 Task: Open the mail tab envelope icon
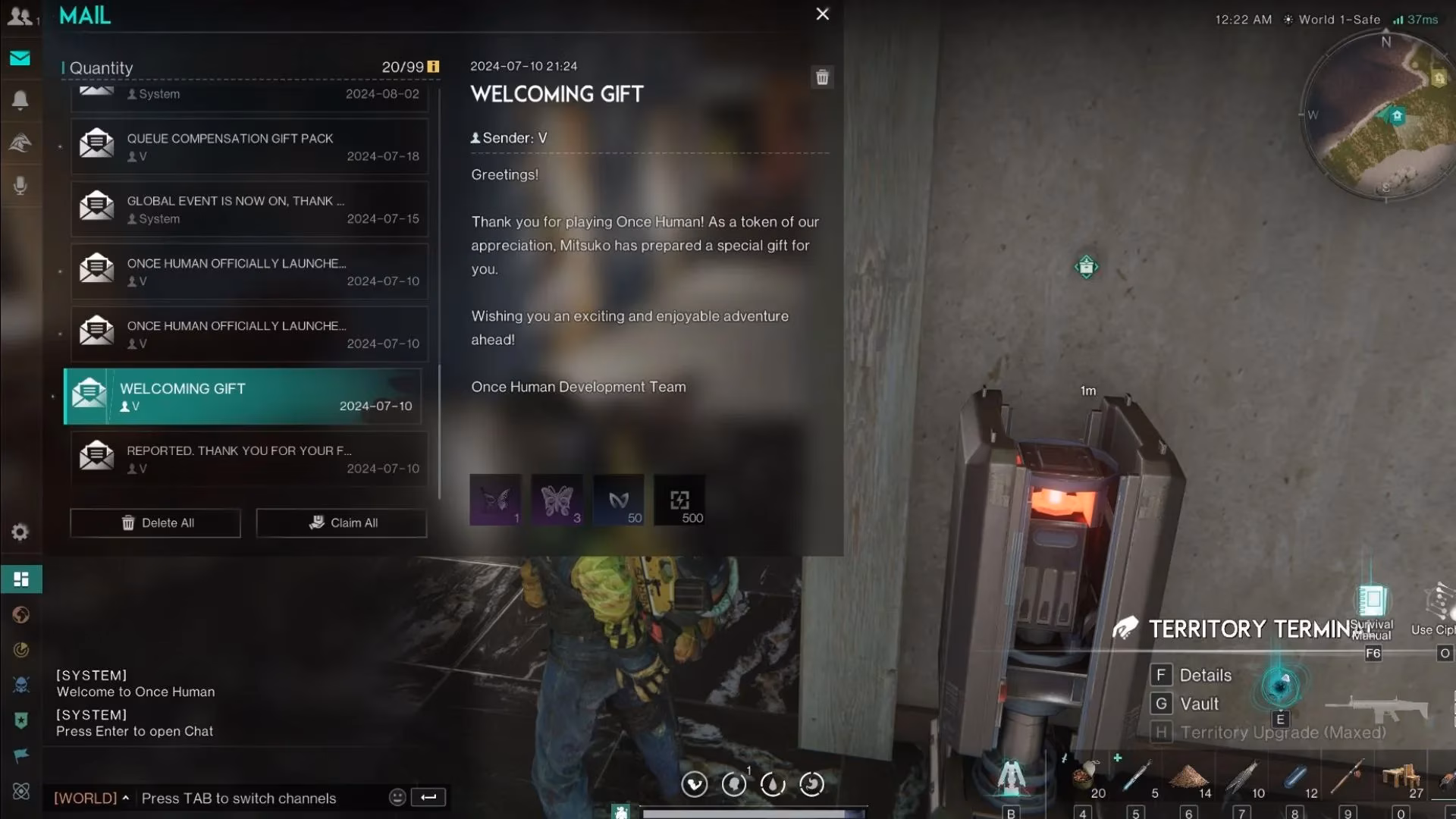(20, 58)
